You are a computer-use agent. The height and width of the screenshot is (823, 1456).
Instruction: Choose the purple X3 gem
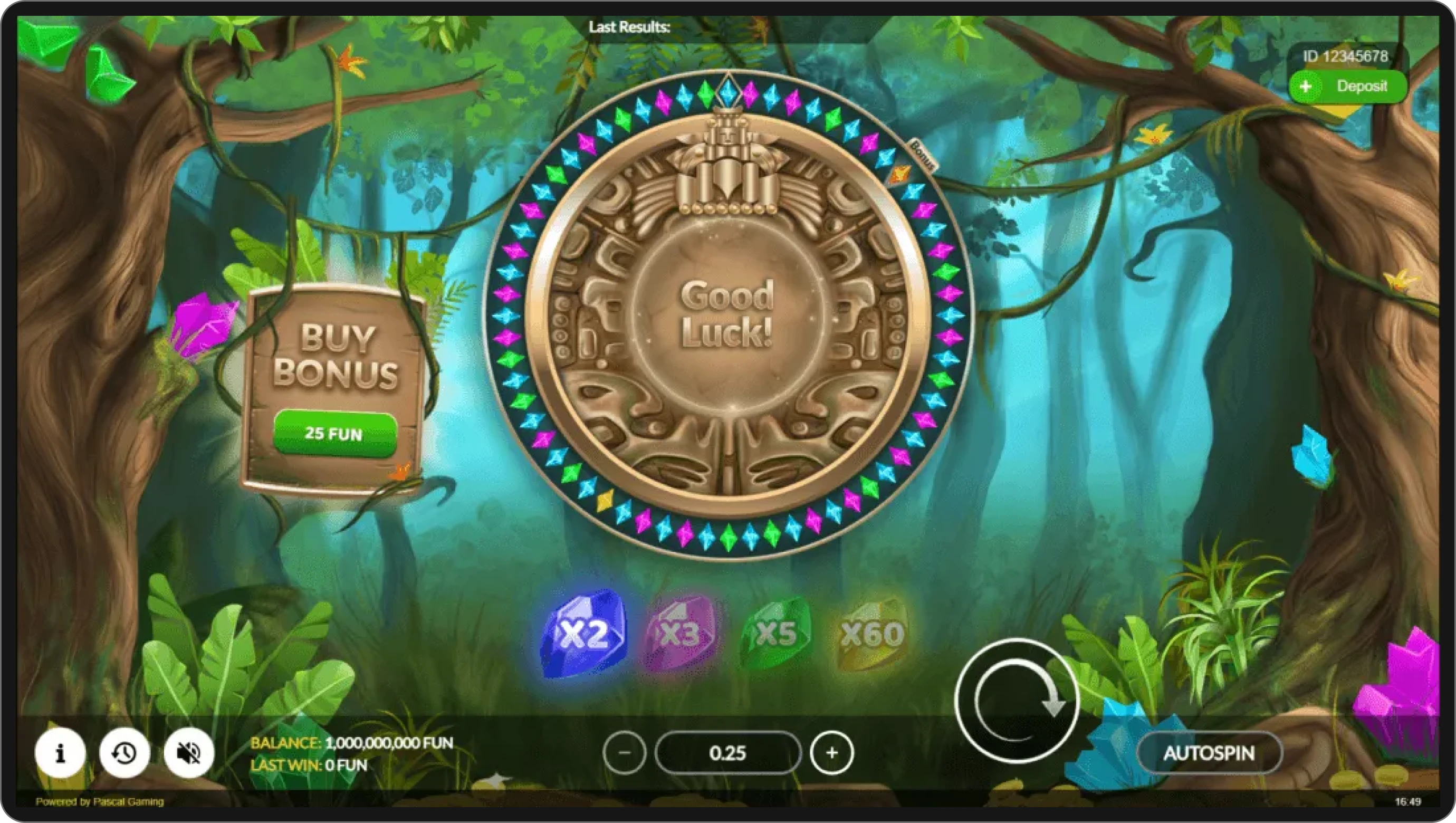[680, 634]
